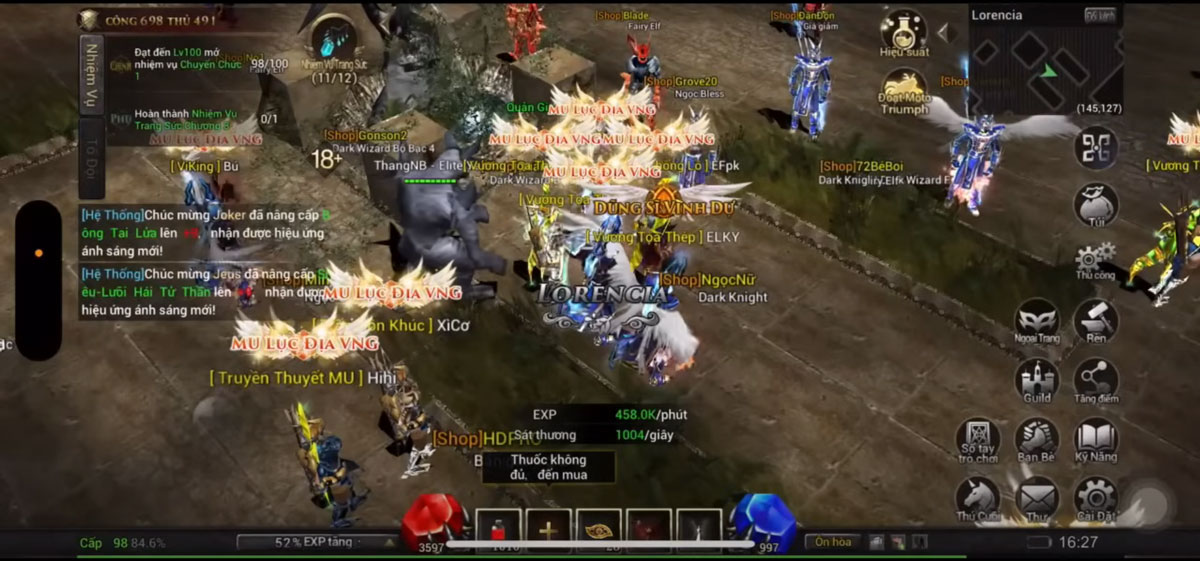The width and height of the screenshot is (1200, 561).
Task: Open the Thủ công crafting gears
Action: [x=1095, y=259]
